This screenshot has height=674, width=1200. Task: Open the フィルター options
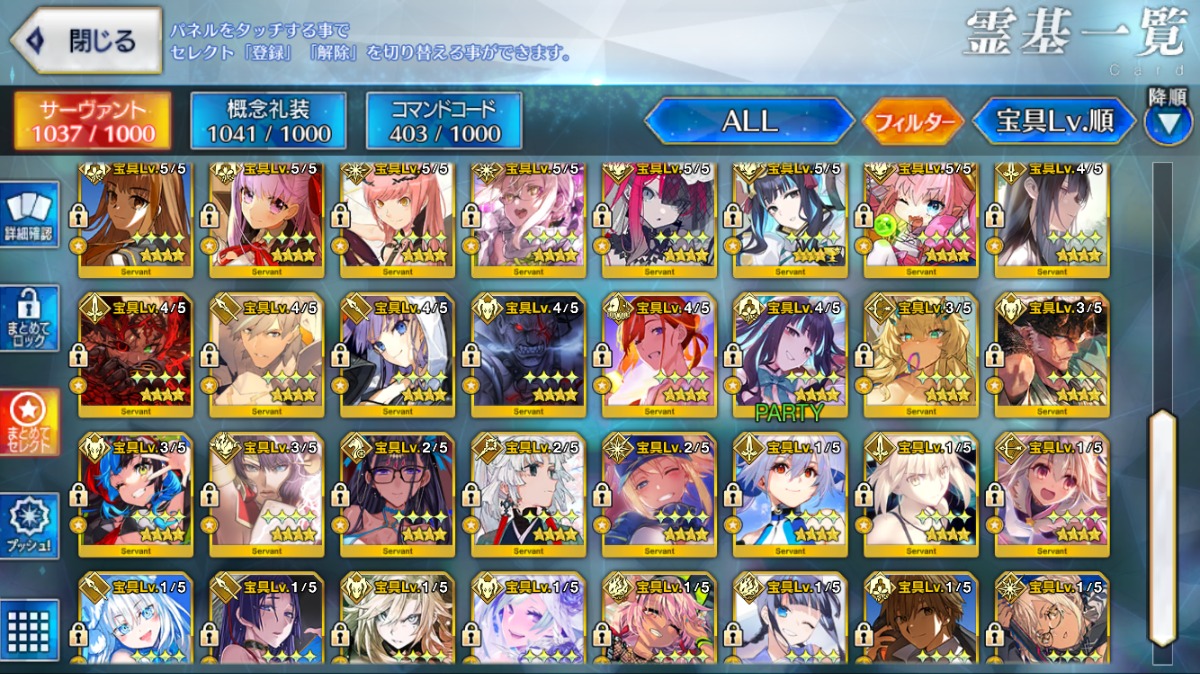coord(913,122)
